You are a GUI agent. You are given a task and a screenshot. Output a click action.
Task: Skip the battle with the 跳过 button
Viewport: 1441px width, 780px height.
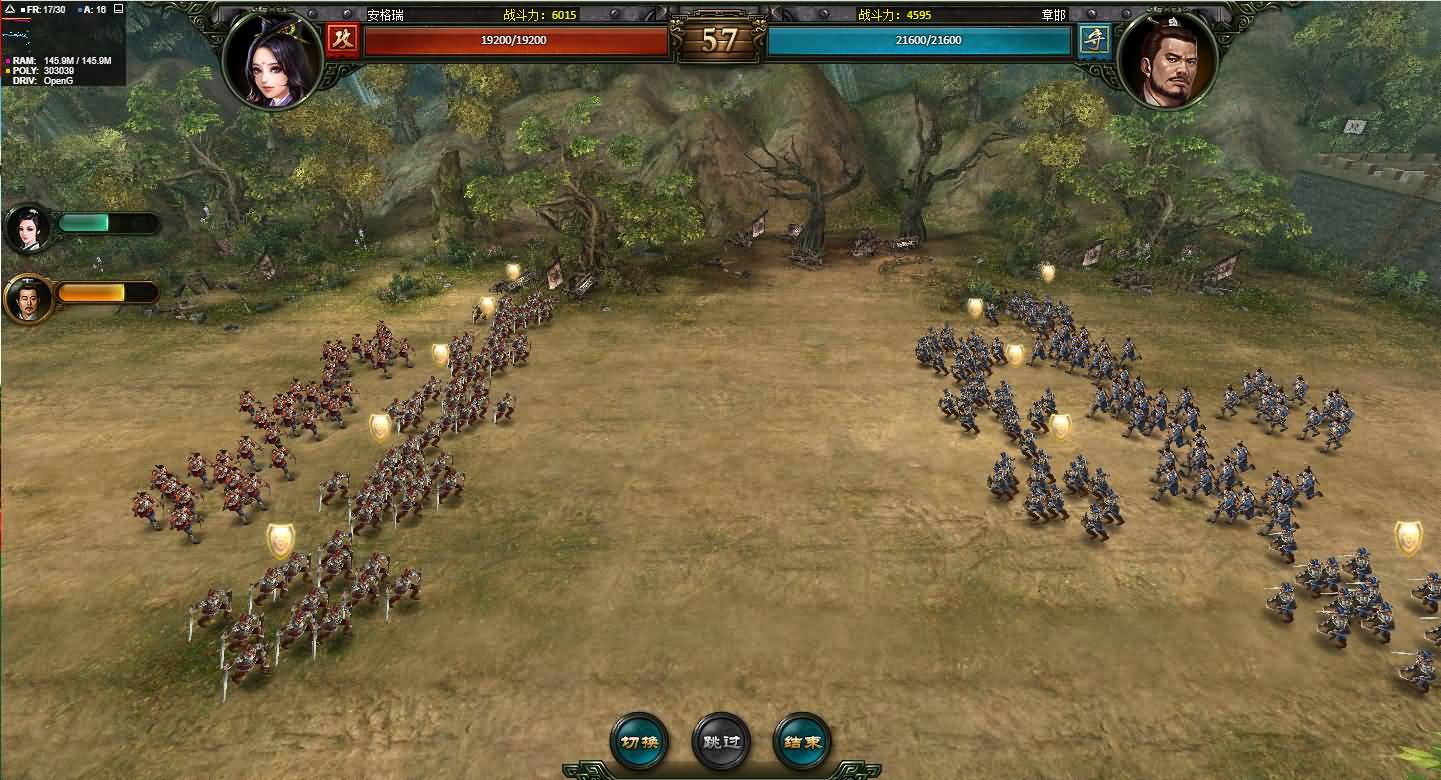click(x=720, y=742)
